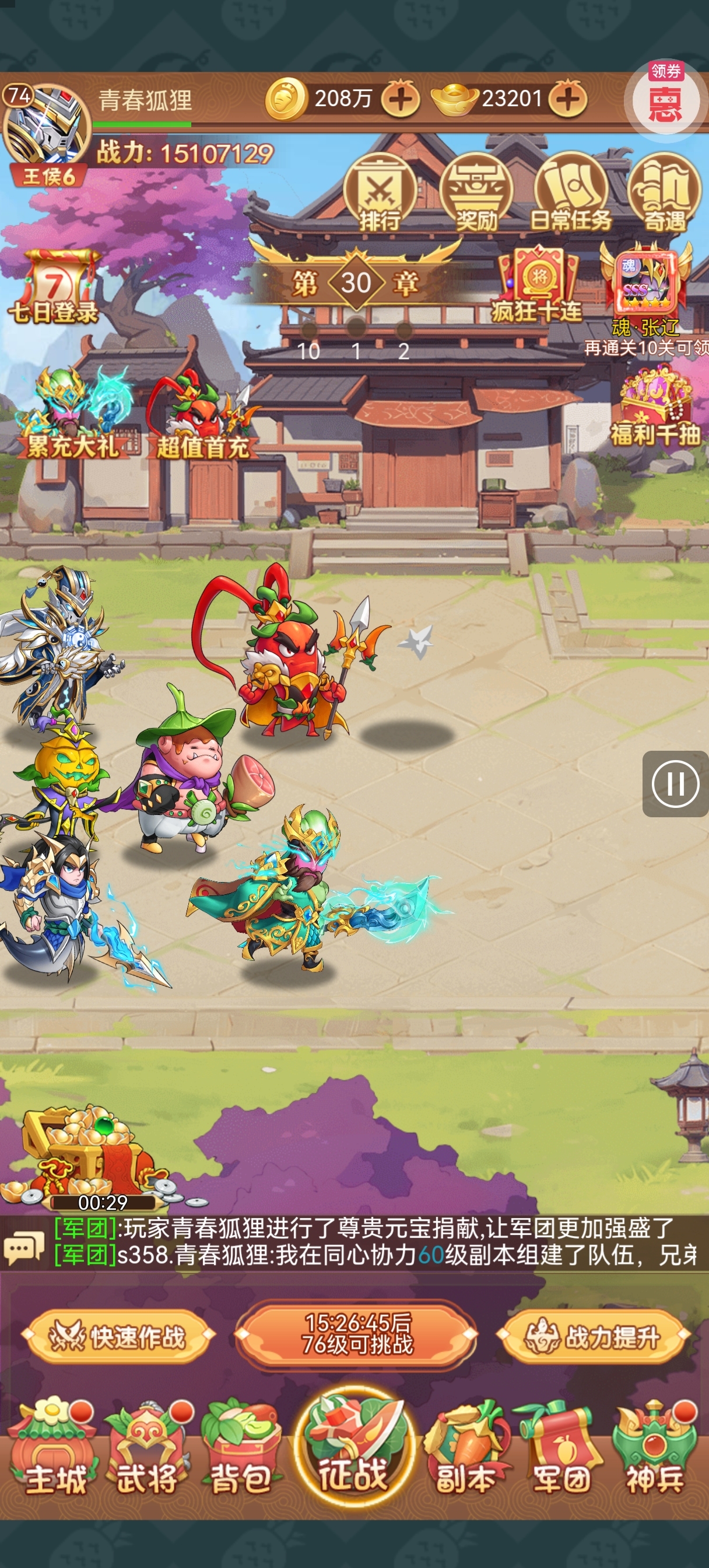
Task: Open the 超值首充 first recharge offer
Action: click(203, 418)
